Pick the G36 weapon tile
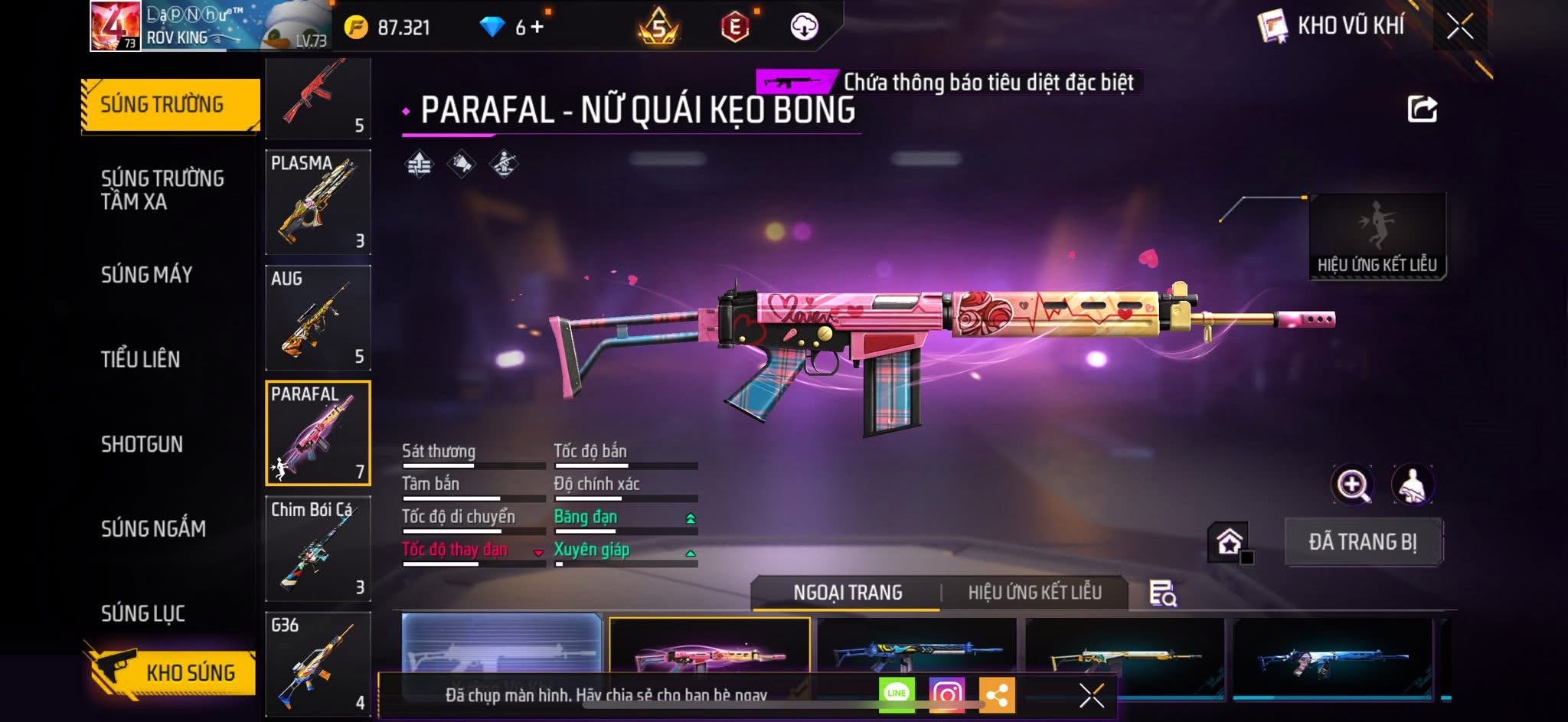The image size is (1568, 722). [x=318, y=663]
